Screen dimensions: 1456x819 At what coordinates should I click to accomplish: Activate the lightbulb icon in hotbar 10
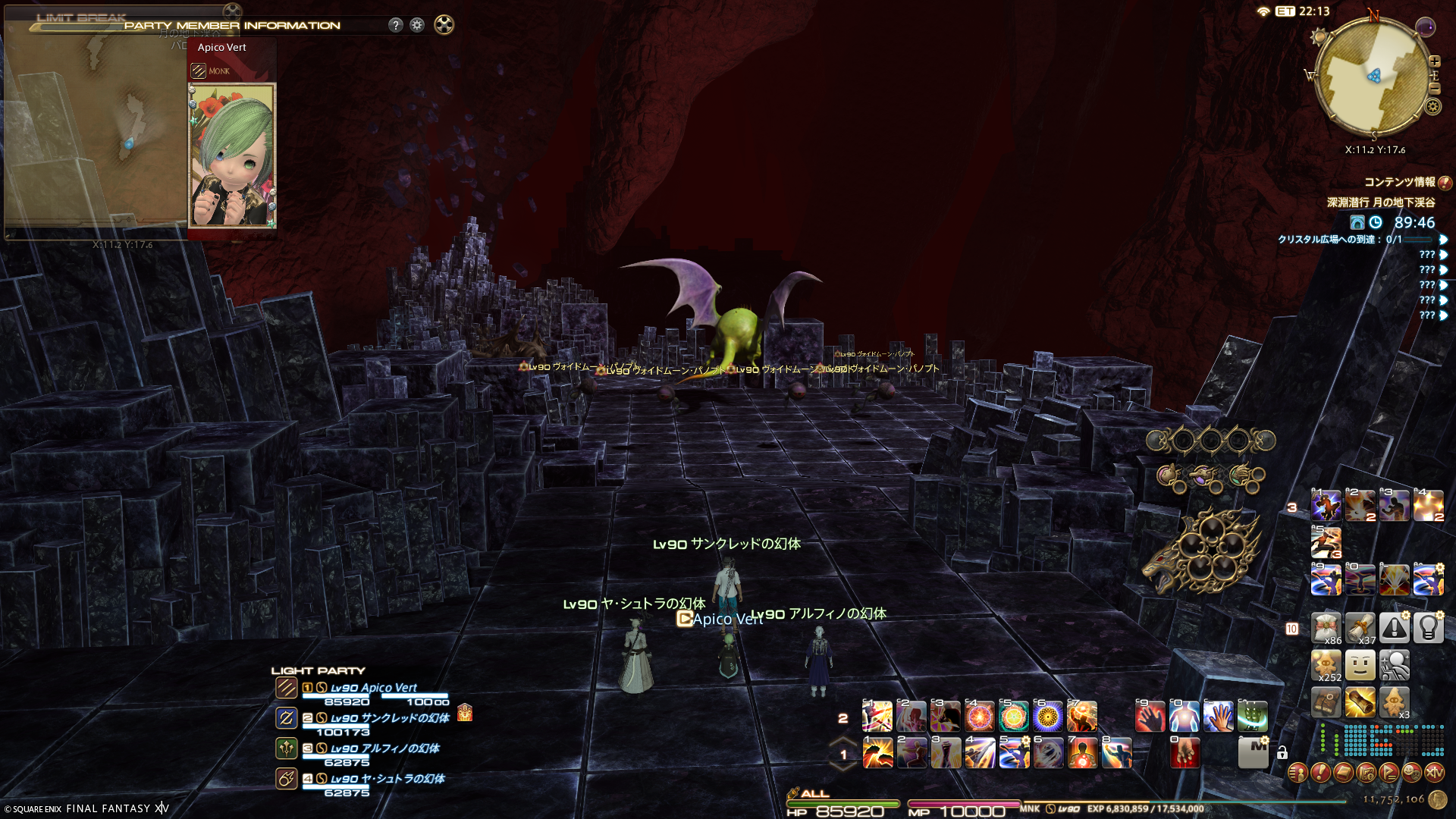pyautogui.click(x=1428, y=629)
